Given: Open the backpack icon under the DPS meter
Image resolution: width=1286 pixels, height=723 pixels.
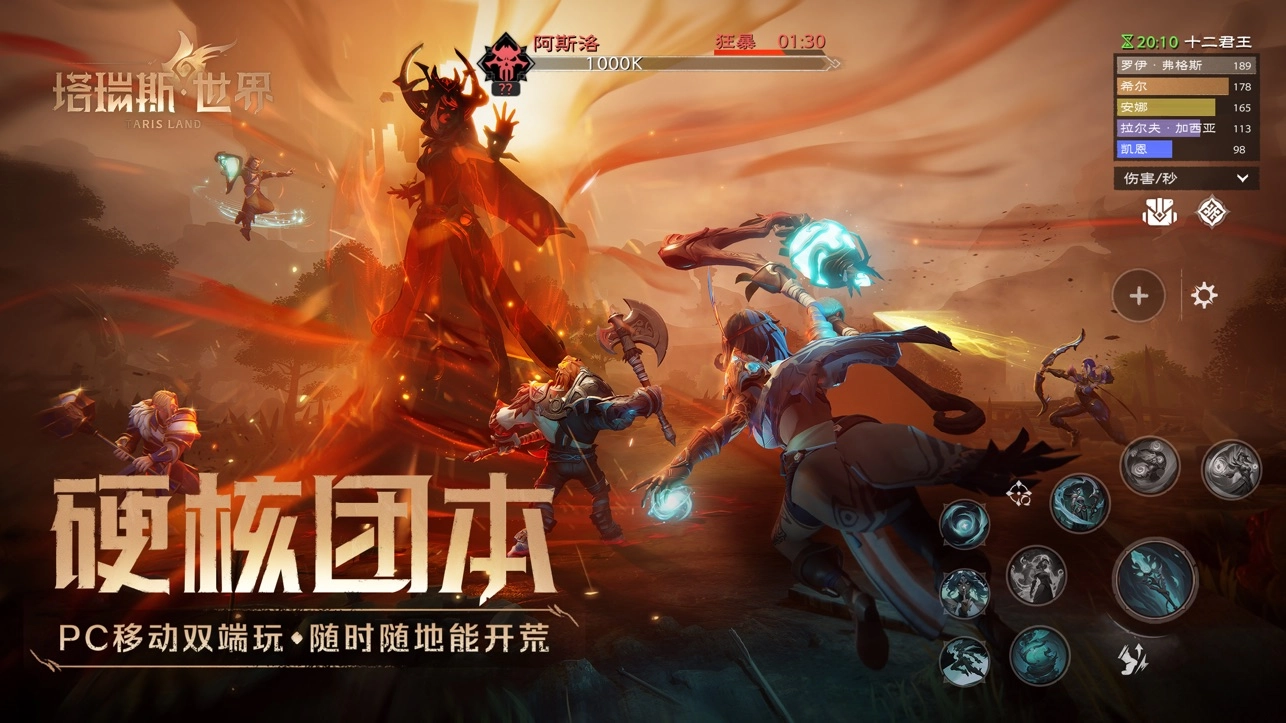Looking at the screenshot, I should pos(1158,212).
